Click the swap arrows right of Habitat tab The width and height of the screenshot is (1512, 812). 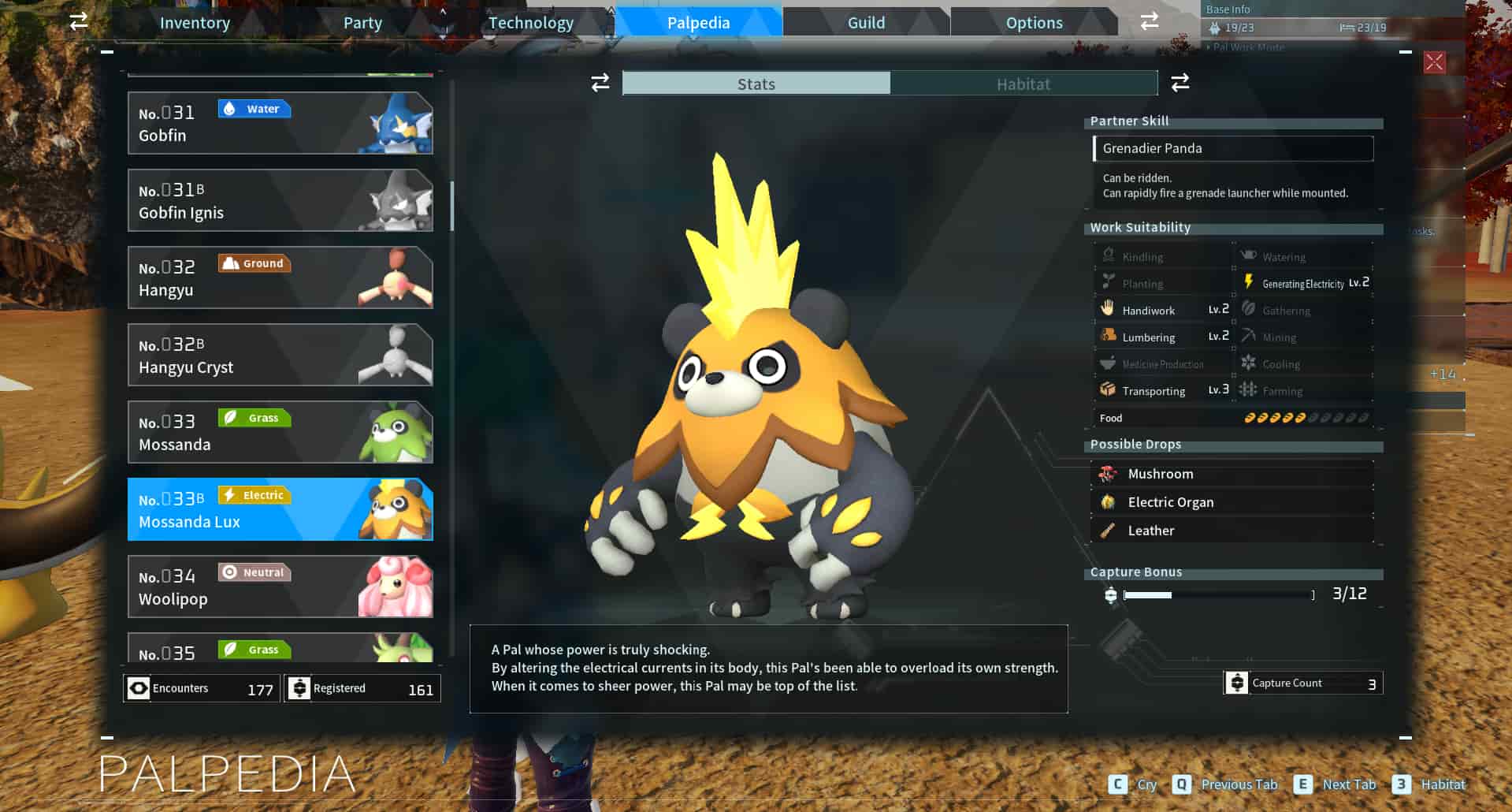1180,83
